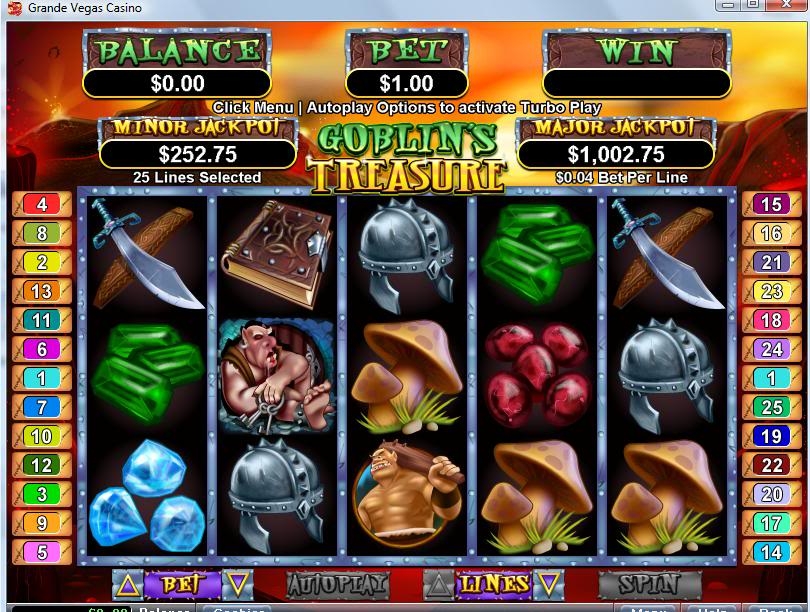Select payline number 4
This screenshot has width=810, height=612.
(42, 205)
